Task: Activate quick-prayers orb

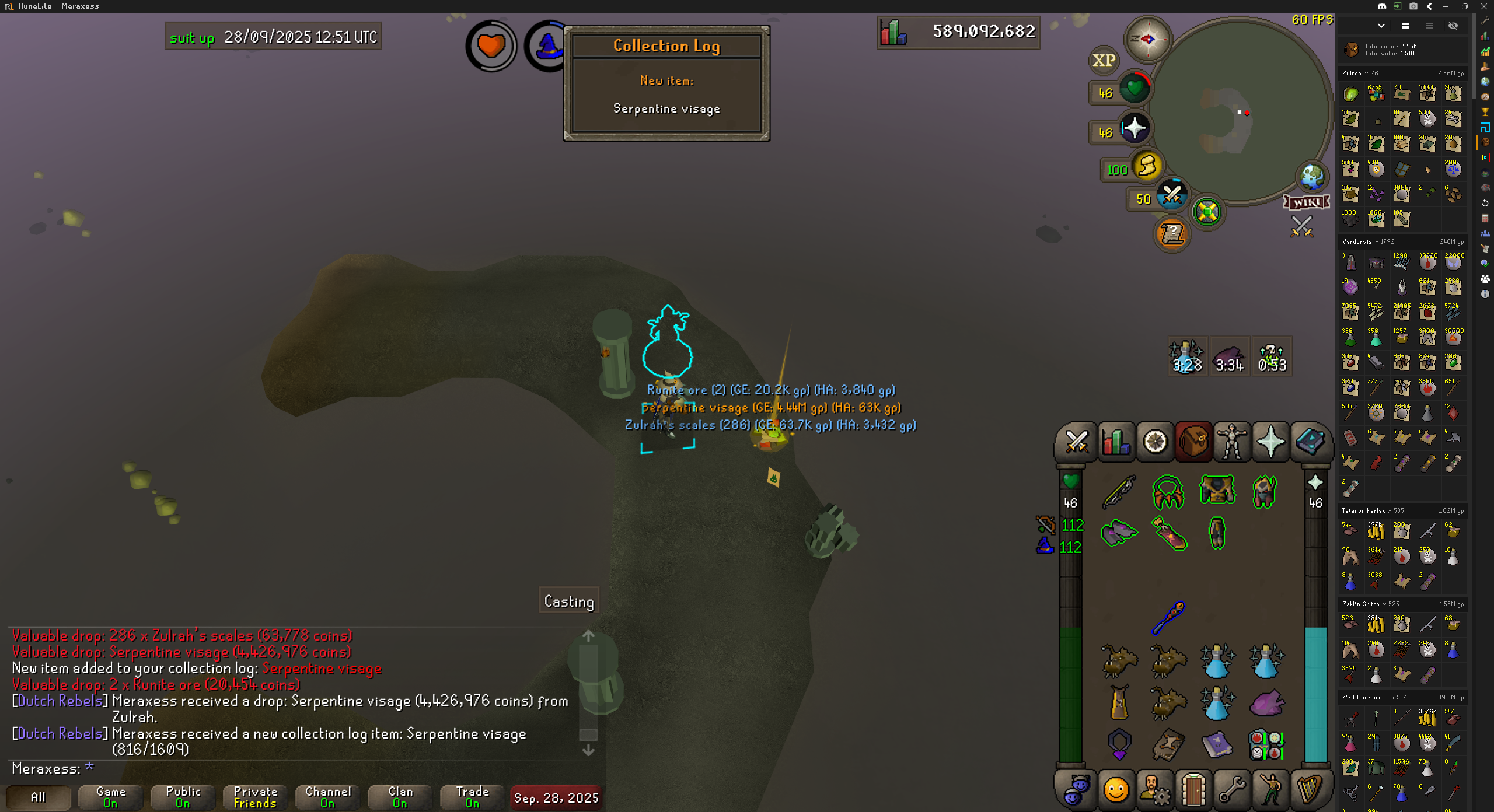Action: click(1134, 128)
